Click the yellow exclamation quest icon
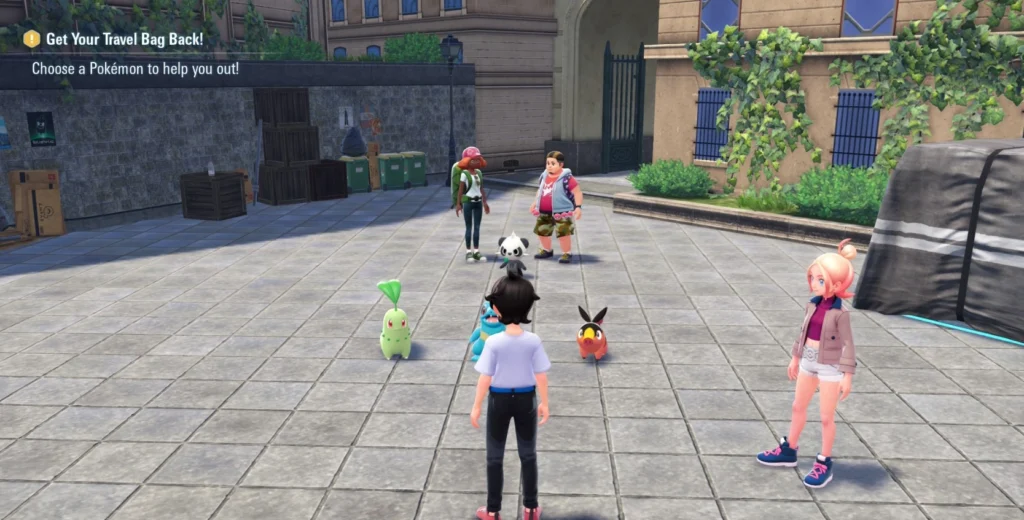This screenshot has height=520, width=1024. pyautogui.click(x=32, y=39)
